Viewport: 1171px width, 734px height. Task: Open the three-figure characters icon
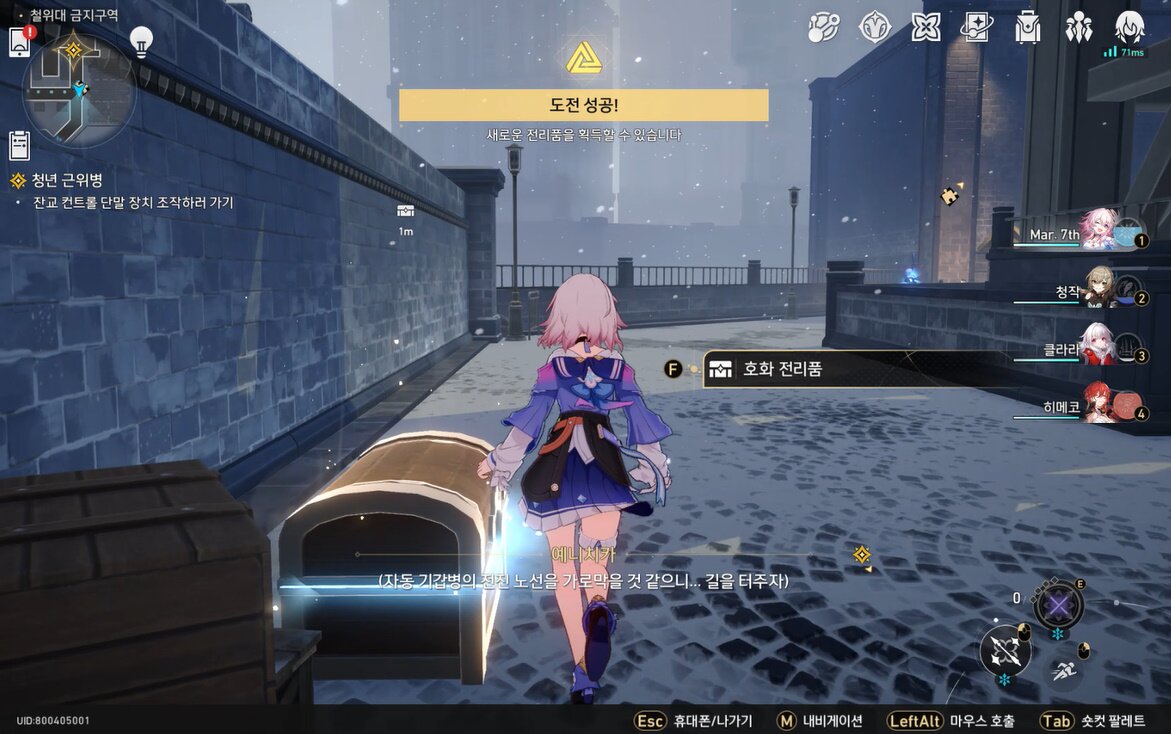(x=1078, y=27)
